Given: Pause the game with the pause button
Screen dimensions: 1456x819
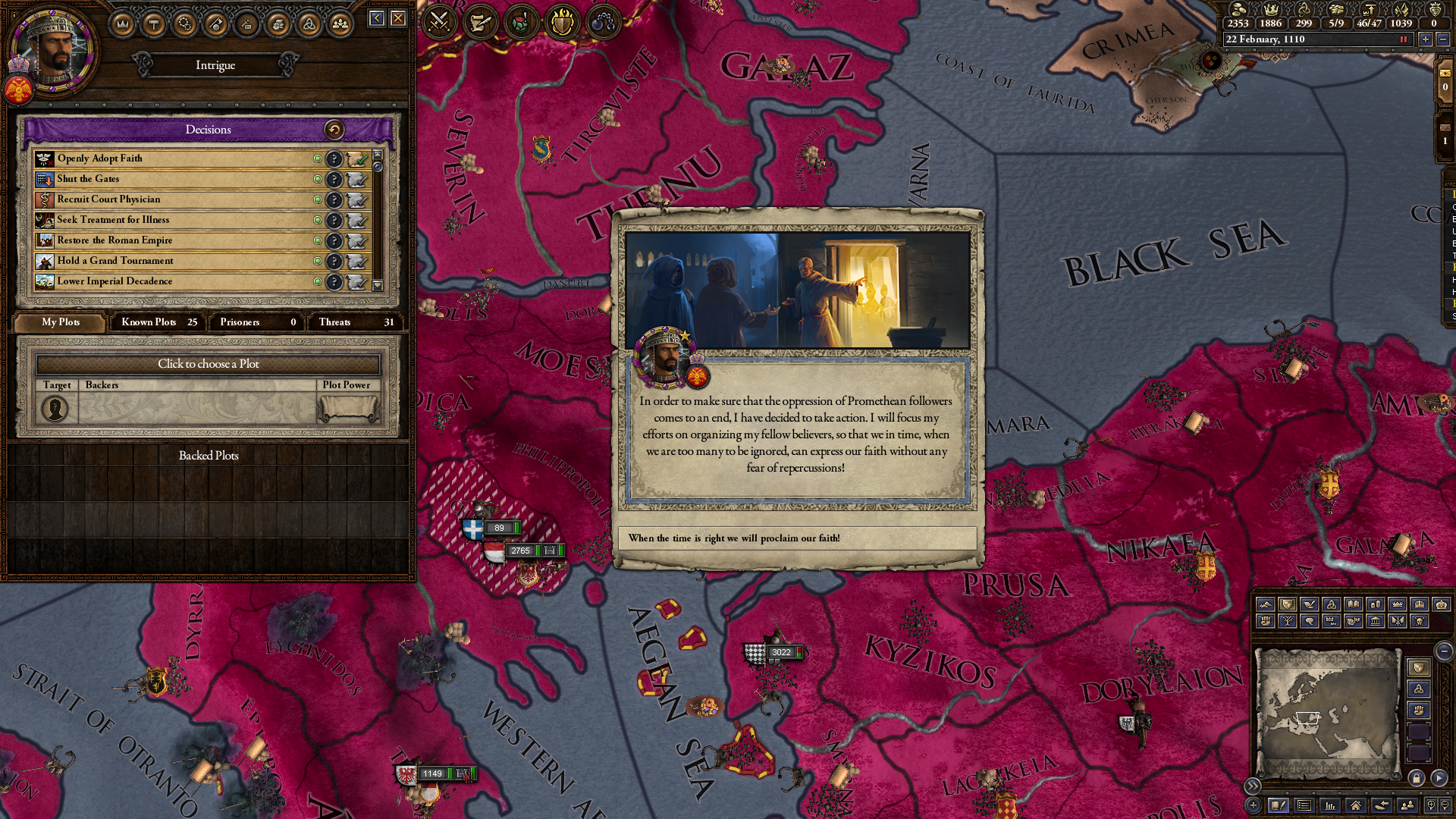Looking at the screenshot, I should pos(1403,39).
